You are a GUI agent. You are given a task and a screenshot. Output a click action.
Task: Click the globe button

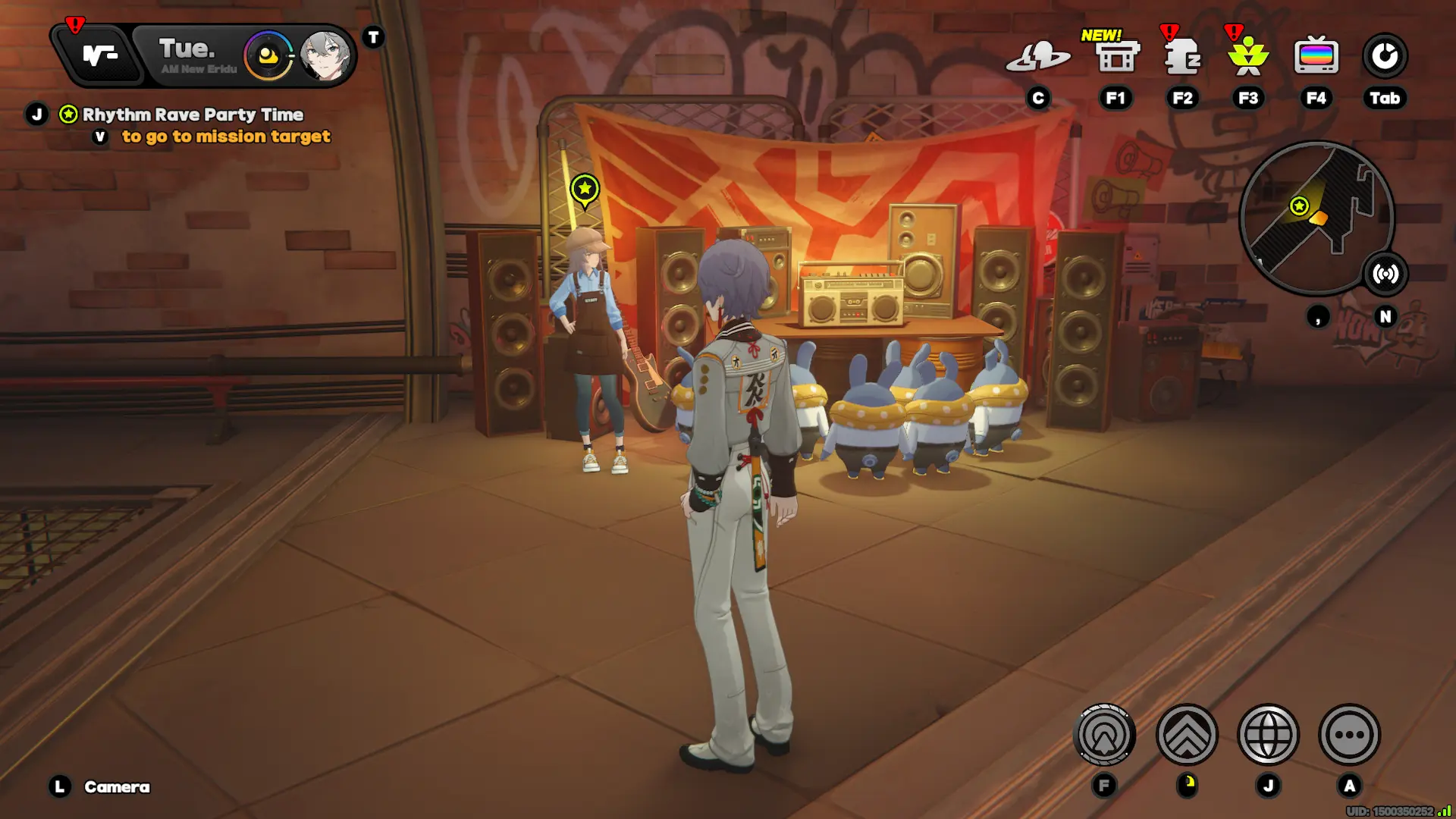pos(1268,734)
